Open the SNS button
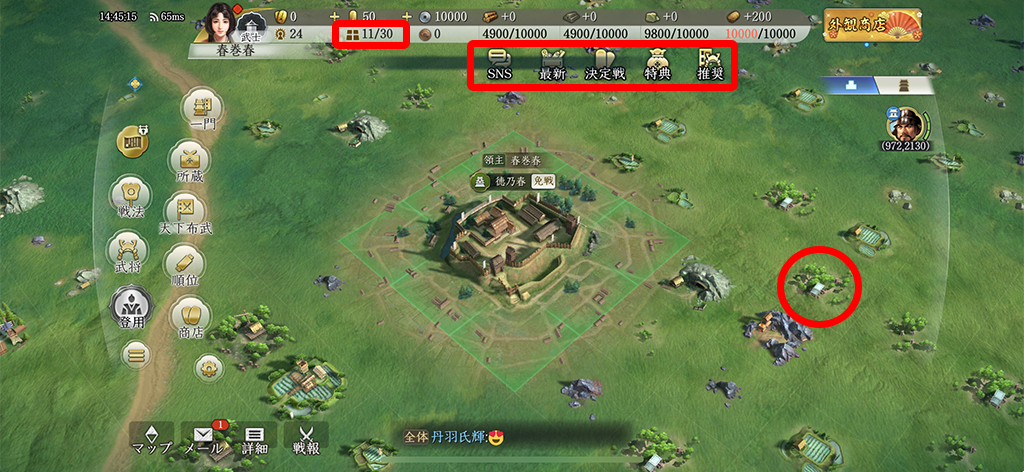Image resolution: width=1024 pixels, height=472 pixels. [499, 64]
